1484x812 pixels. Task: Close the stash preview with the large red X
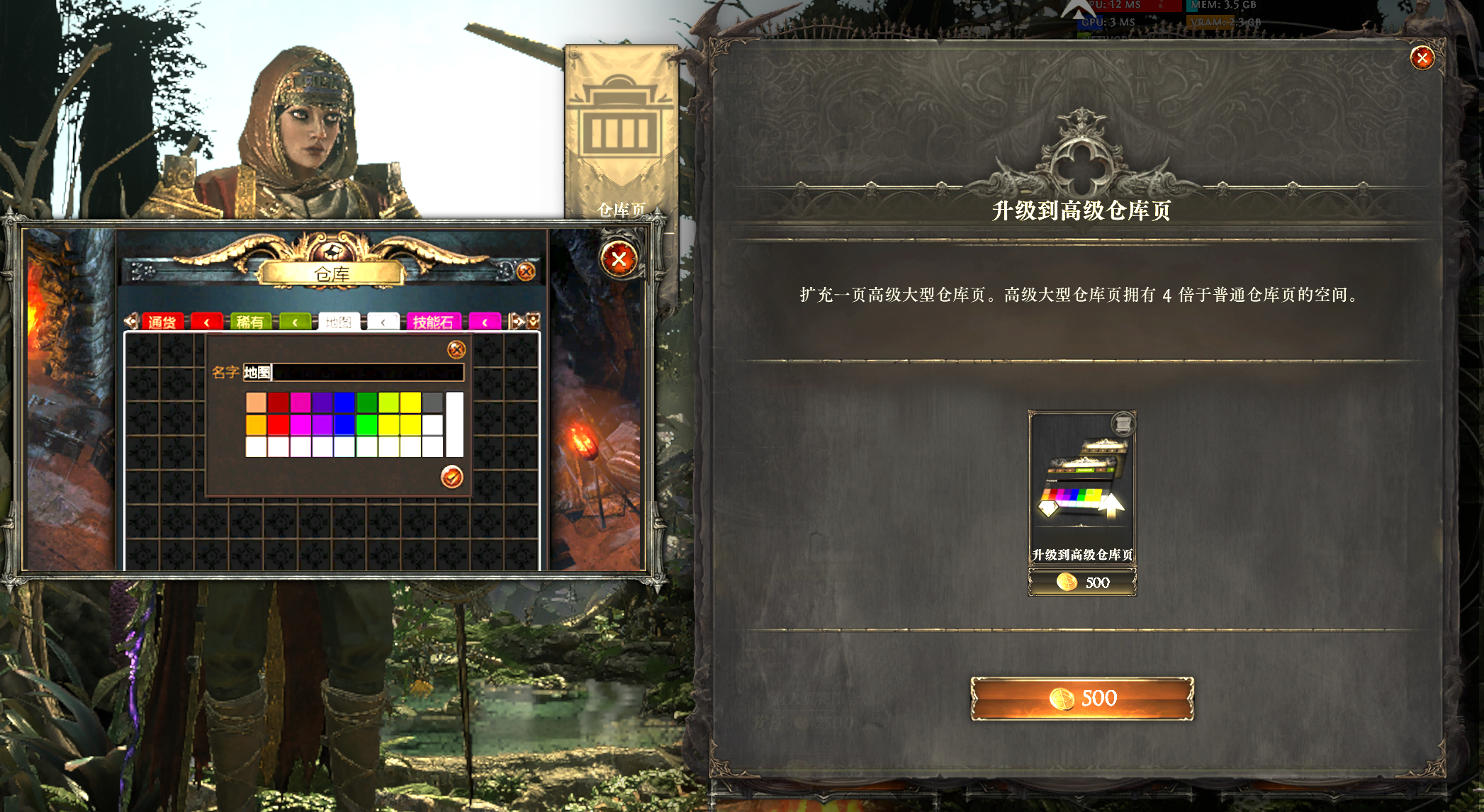tap(619, 259)
